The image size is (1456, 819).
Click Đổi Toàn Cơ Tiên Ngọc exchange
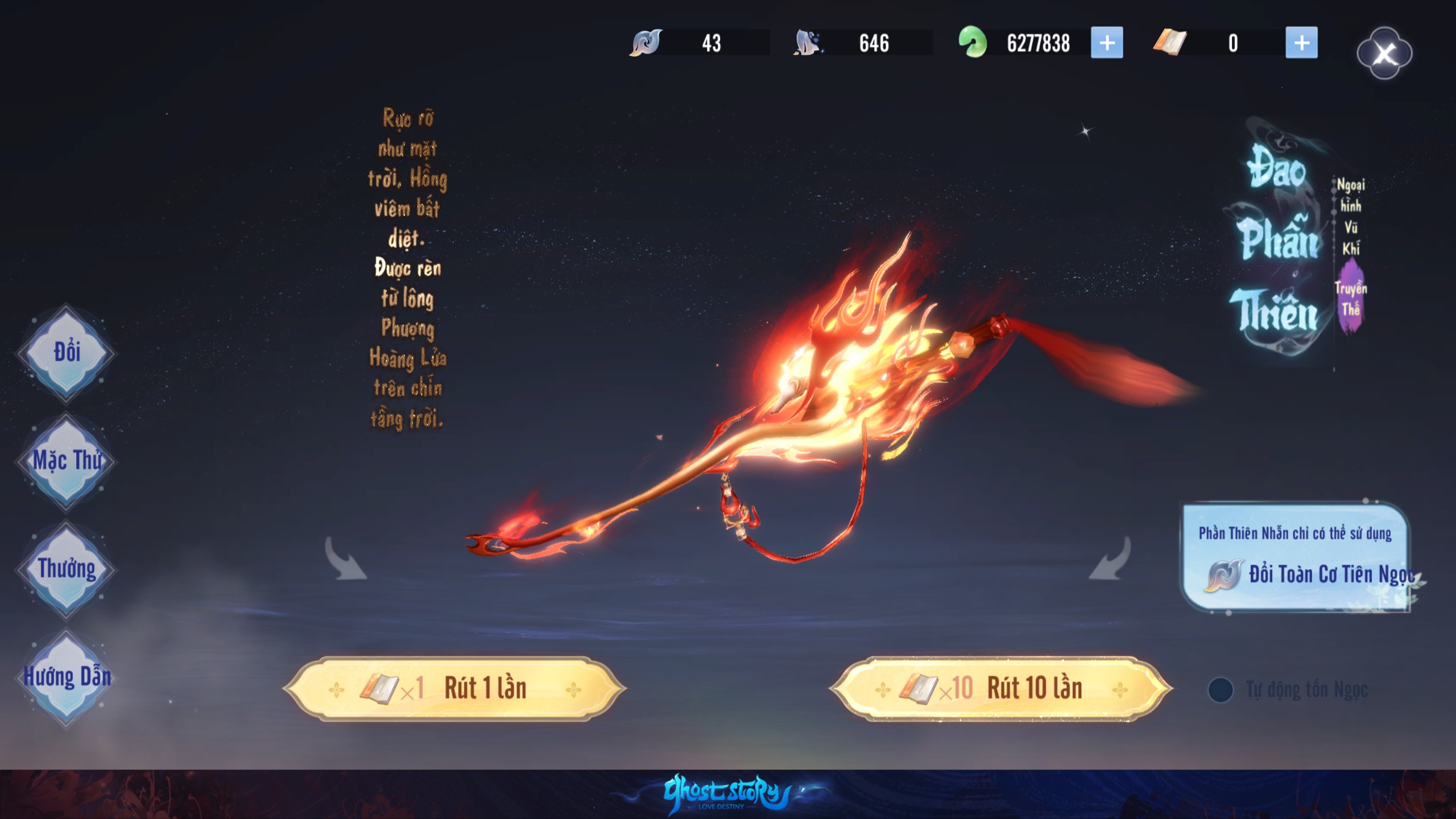point(1308,574)
